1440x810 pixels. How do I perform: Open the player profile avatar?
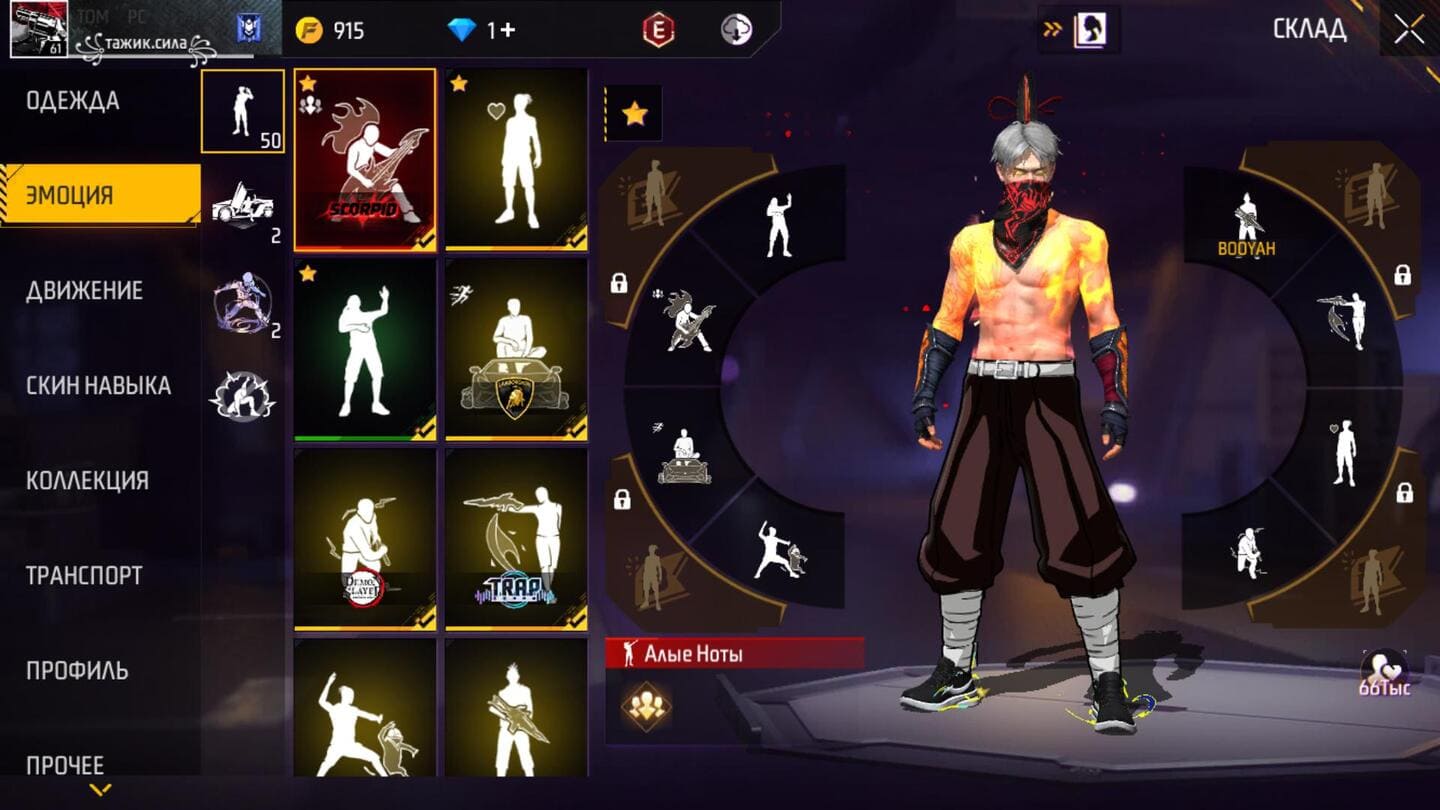pos(39,29)
